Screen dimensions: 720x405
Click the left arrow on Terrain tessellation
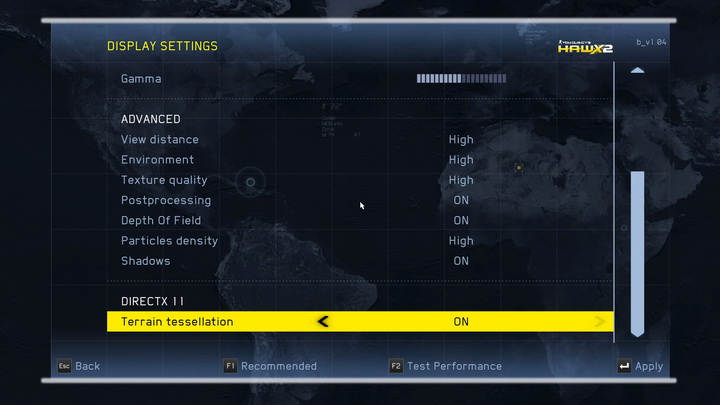click(x=322, y=322)
